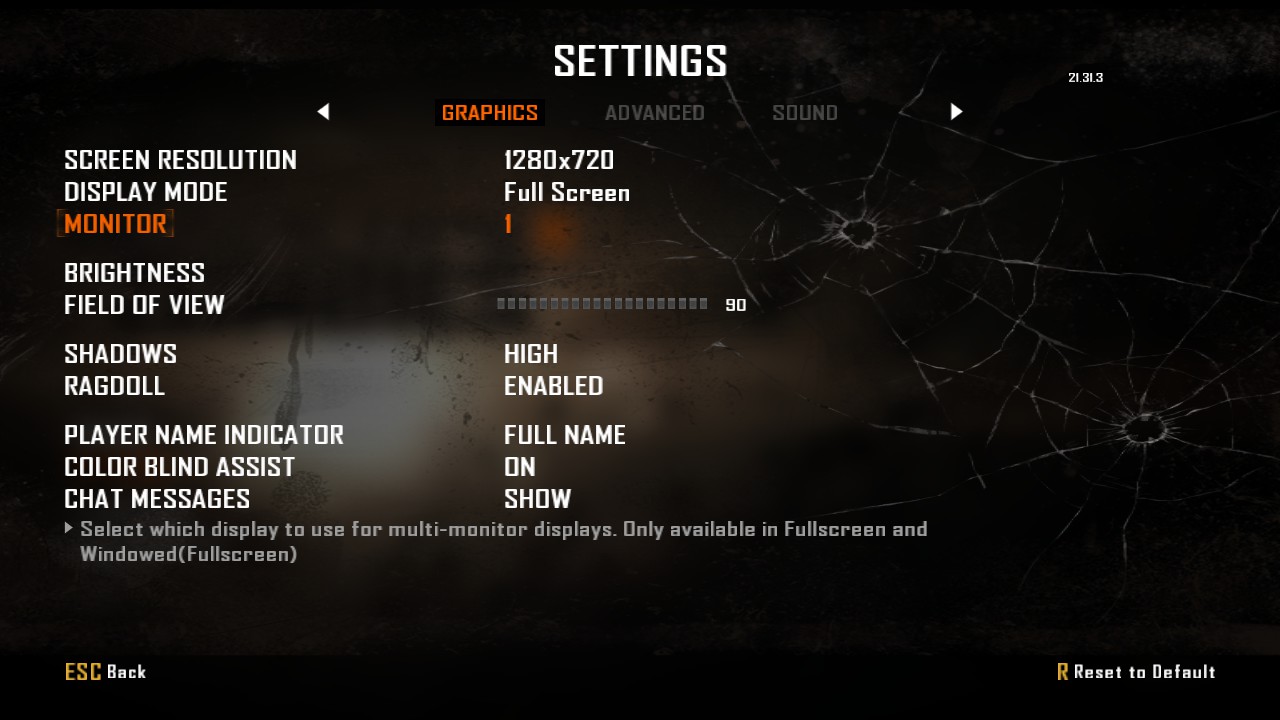Toggle the Ragdoll setting
This screenshot has height=720, width=1280.
click(x=553, y=386)
